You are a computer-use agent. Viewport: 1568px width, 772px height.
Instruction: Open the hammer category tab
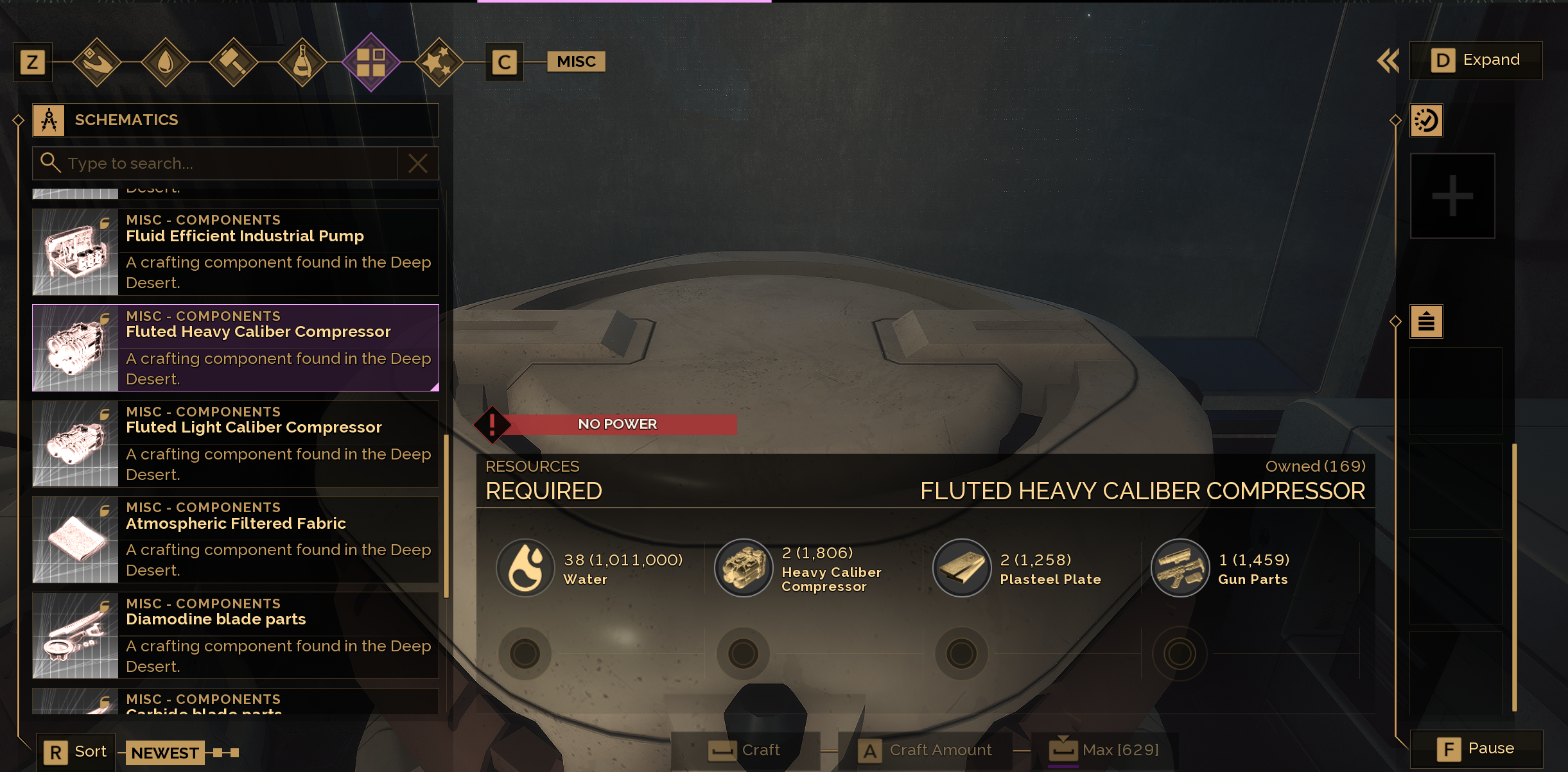(234, 62)
